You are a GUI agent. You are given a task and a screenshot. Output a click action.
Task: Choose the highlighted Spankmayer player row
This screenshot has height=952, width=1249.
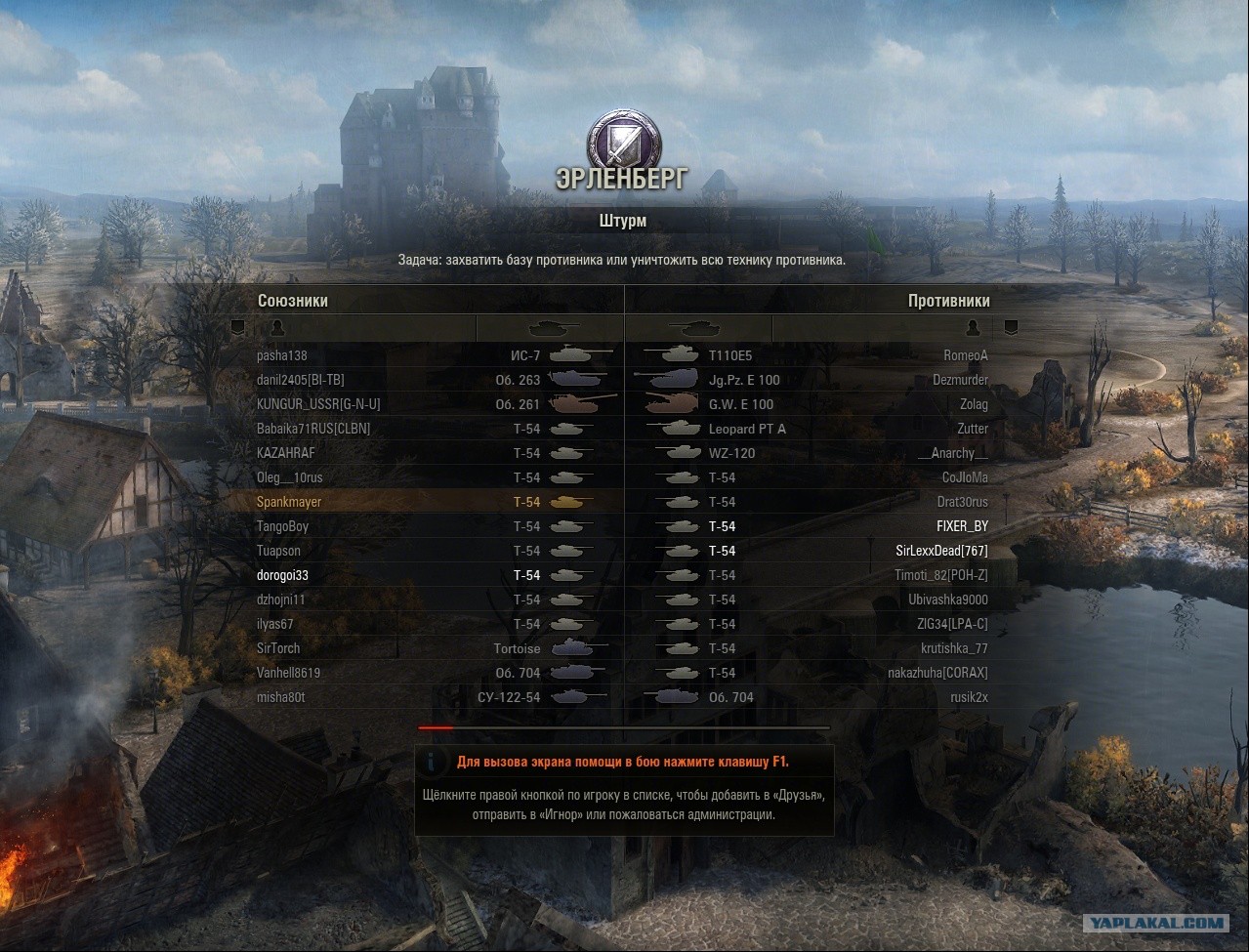point(289,502)
